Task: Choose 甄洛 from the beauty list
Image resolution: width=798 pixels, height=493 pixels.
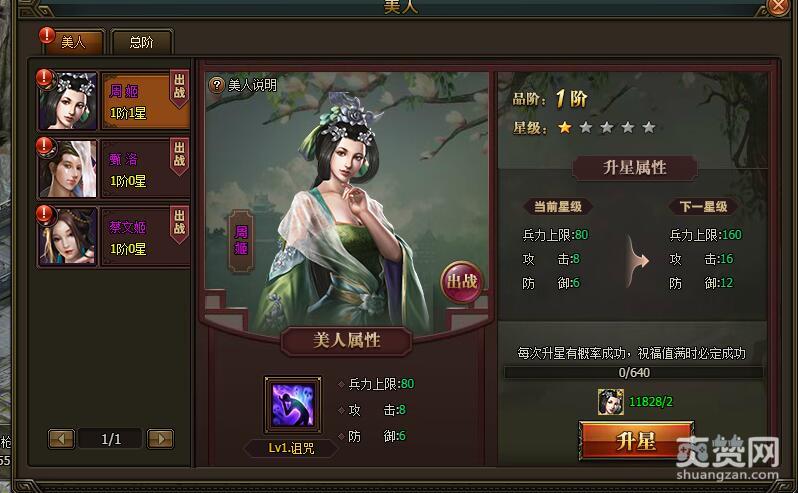Action: coord(112,168)
